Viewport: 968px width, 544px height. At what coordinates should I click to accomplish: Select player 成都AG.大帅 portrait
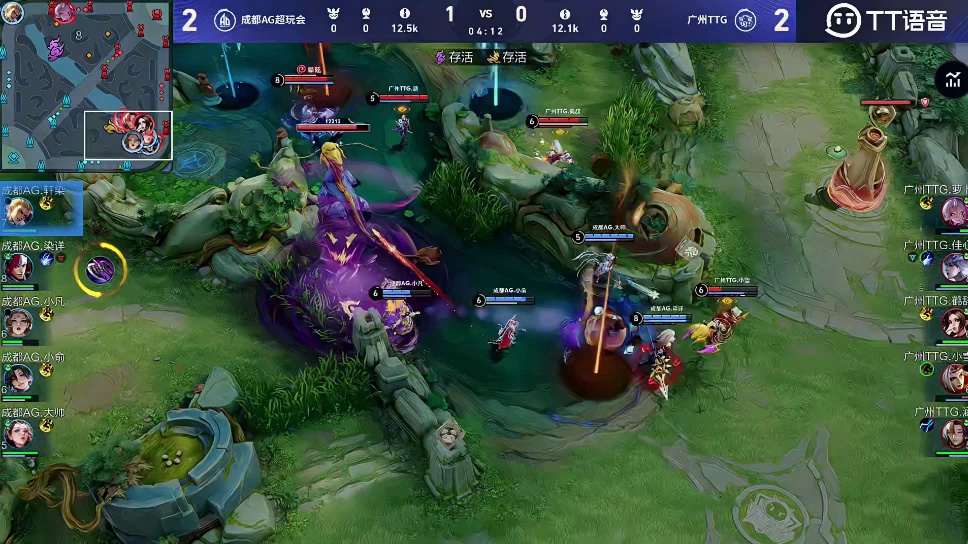point(17,434)
